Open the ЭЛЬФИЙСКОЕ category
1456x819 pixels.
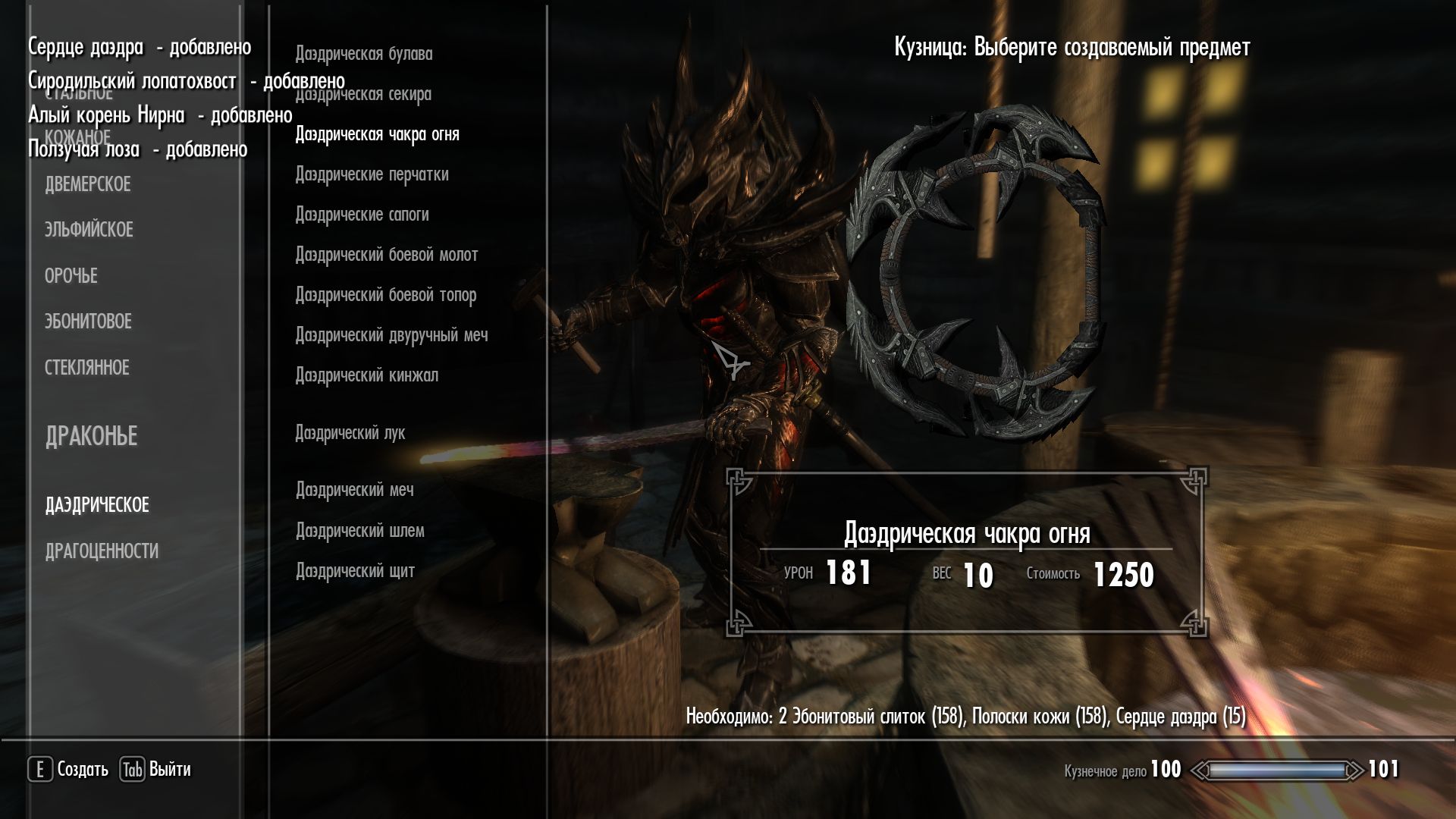pyautogui.click(x=89, y=230)
